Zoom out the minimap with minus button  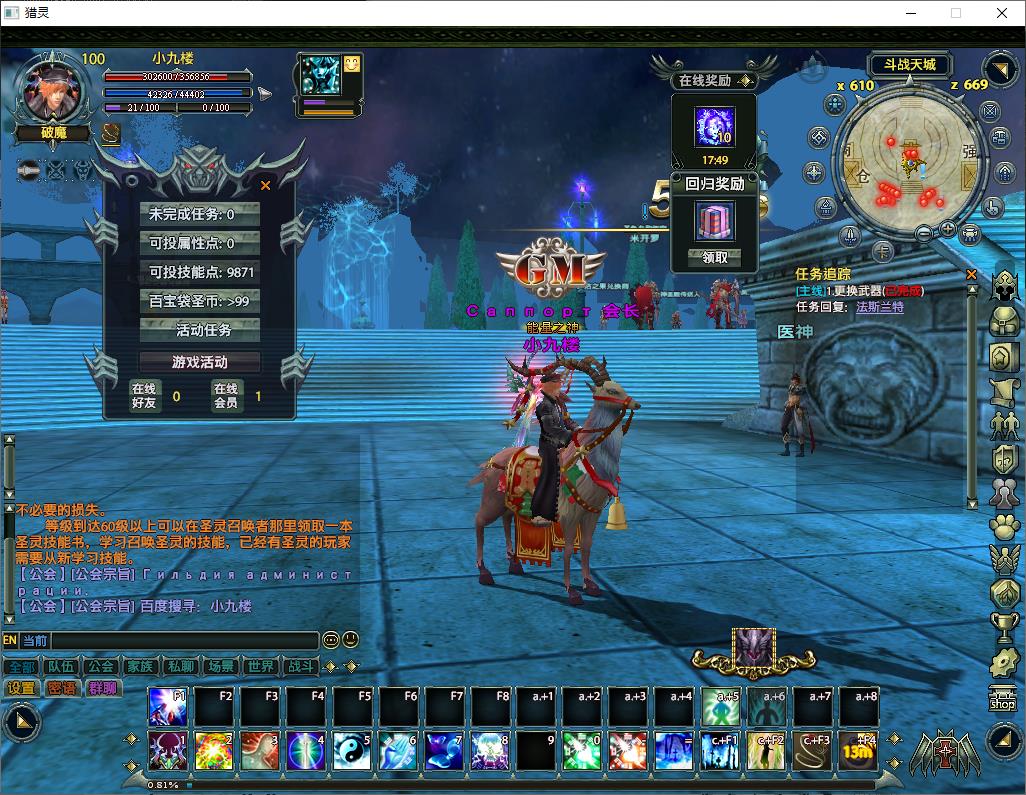pos(926,232)
